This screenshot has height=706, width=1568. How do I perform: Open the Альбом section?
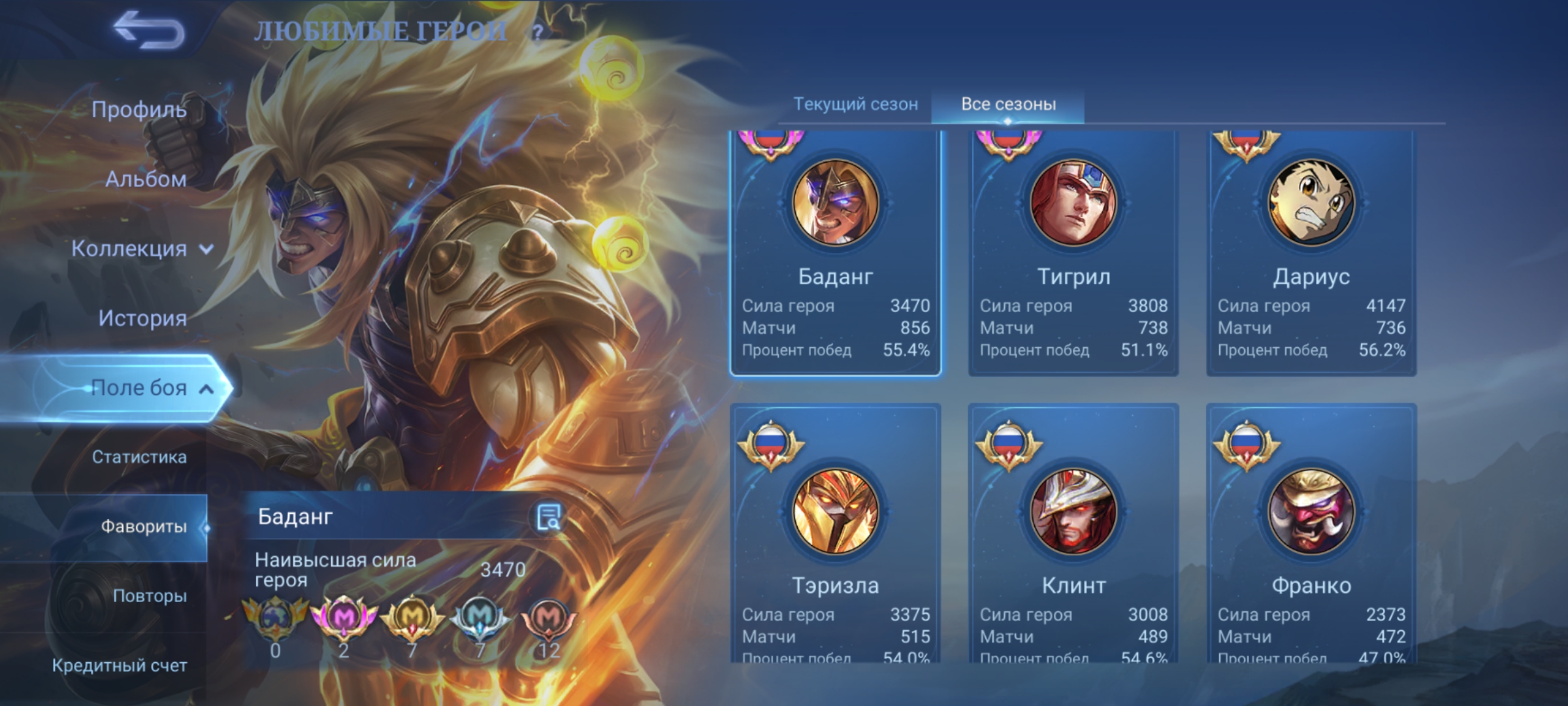(x=146, y=179)
